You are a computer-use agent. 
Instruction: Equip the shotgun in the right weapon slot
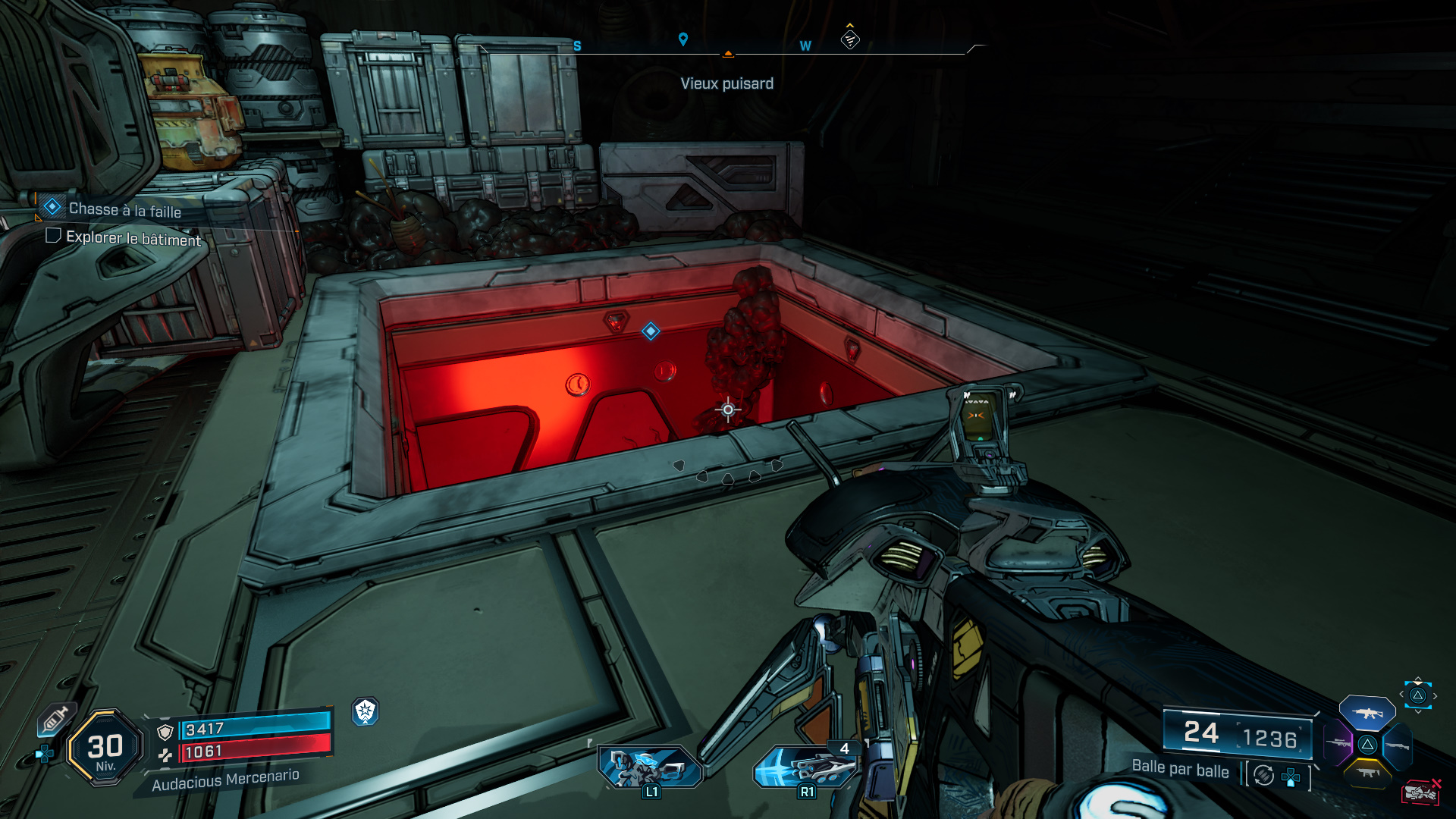coord(1397,746)
